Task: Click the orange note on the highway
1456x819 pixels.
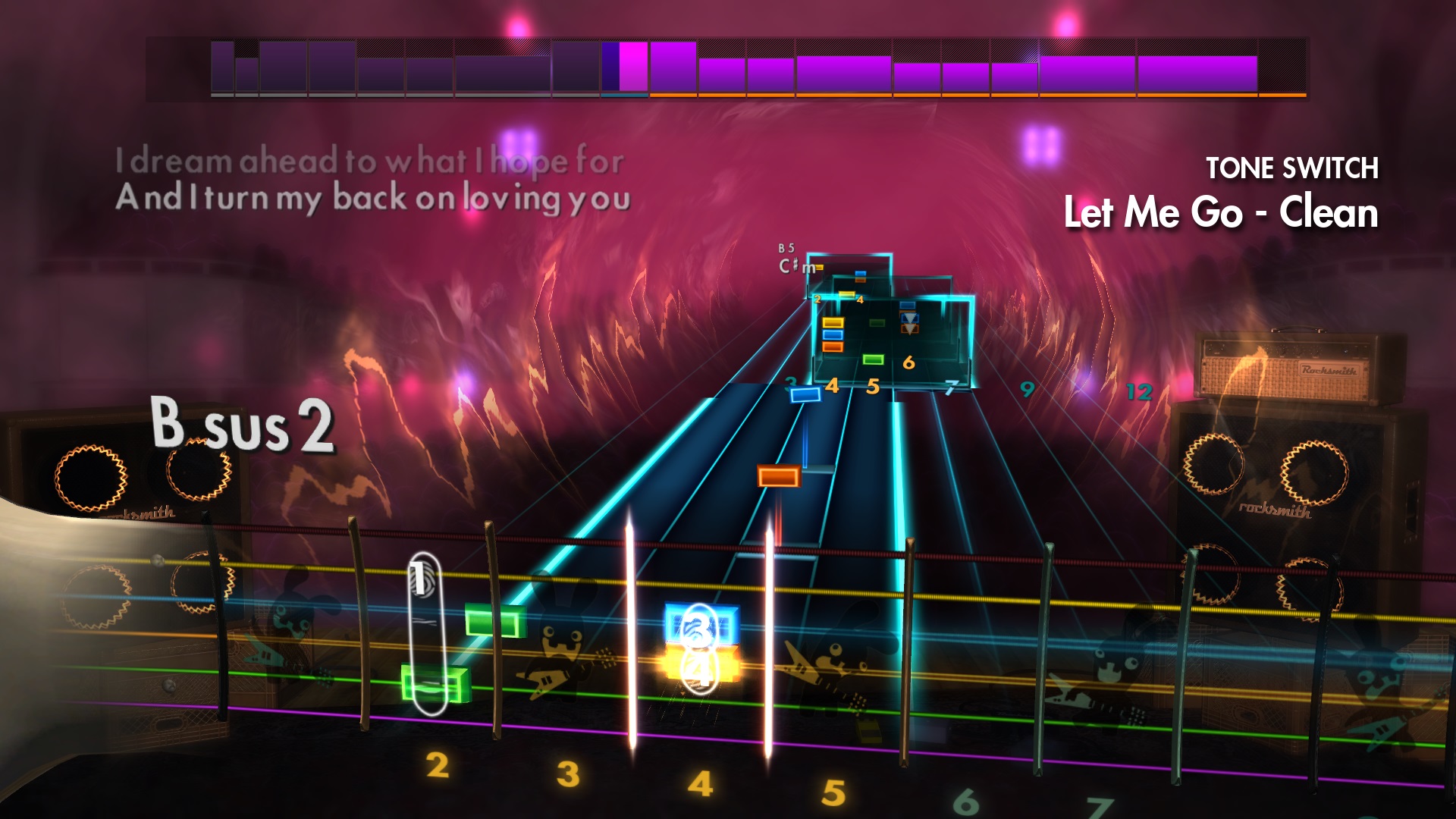Action: (x=777, y=475)
